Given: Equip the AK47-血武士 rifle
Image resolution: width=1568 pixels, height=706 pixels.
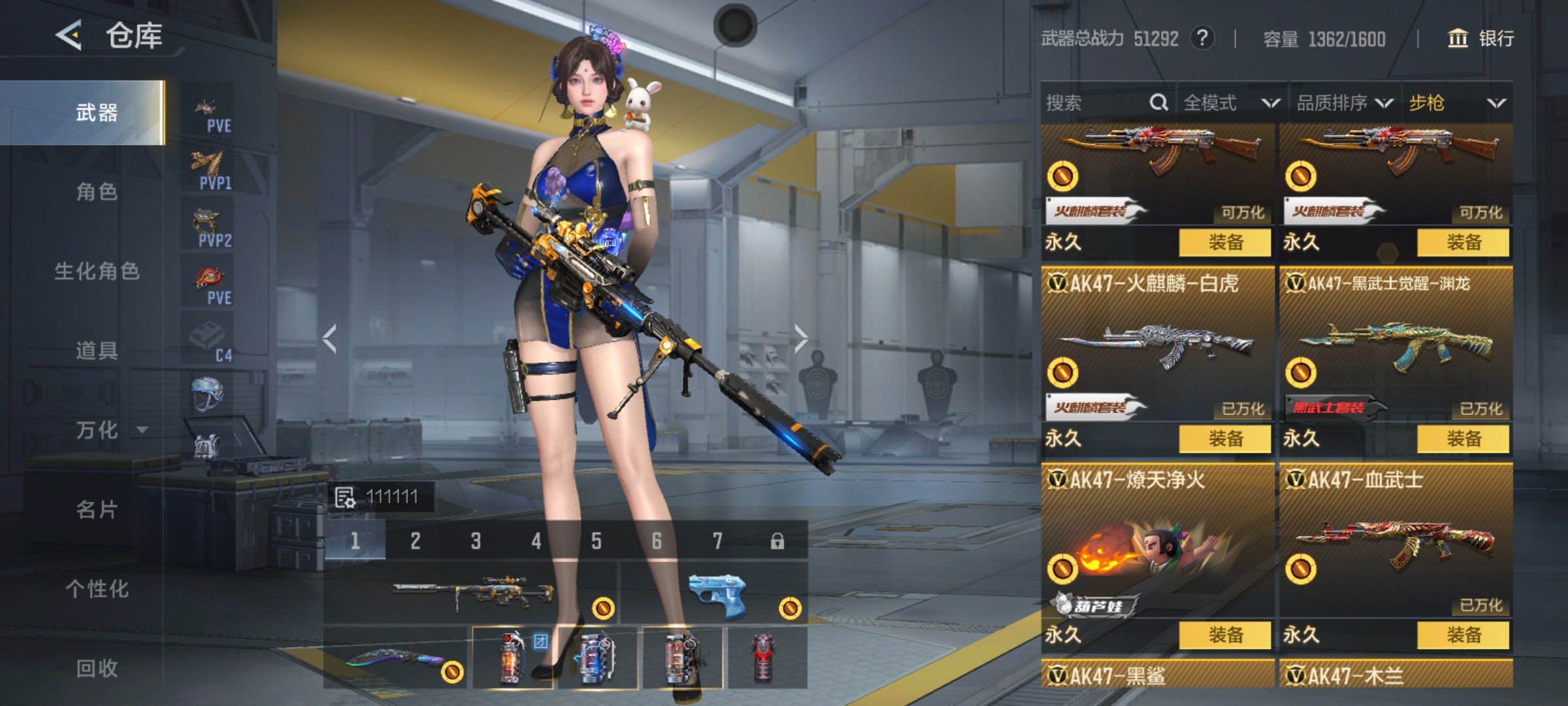Looking at the screenshot, I should click(x=1463, y=635).
